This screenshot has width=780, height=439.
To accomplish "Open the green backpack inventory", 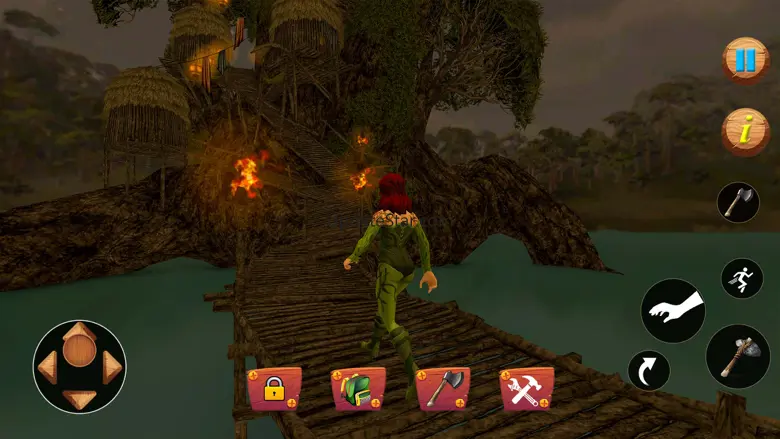I will pos(358,389).
